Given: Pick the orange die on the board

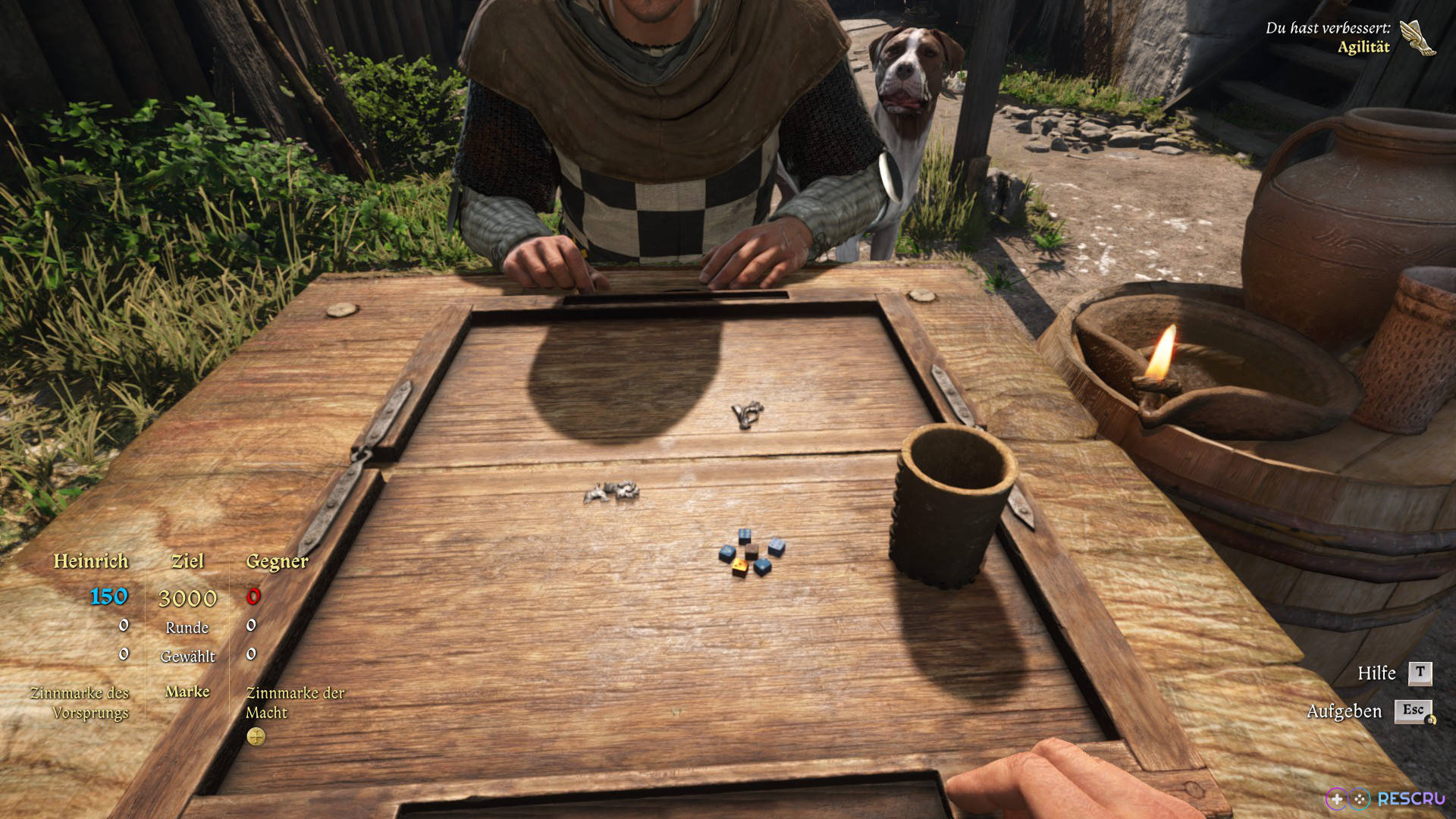Looking at the screenshot, I should [x=739, y=566].
